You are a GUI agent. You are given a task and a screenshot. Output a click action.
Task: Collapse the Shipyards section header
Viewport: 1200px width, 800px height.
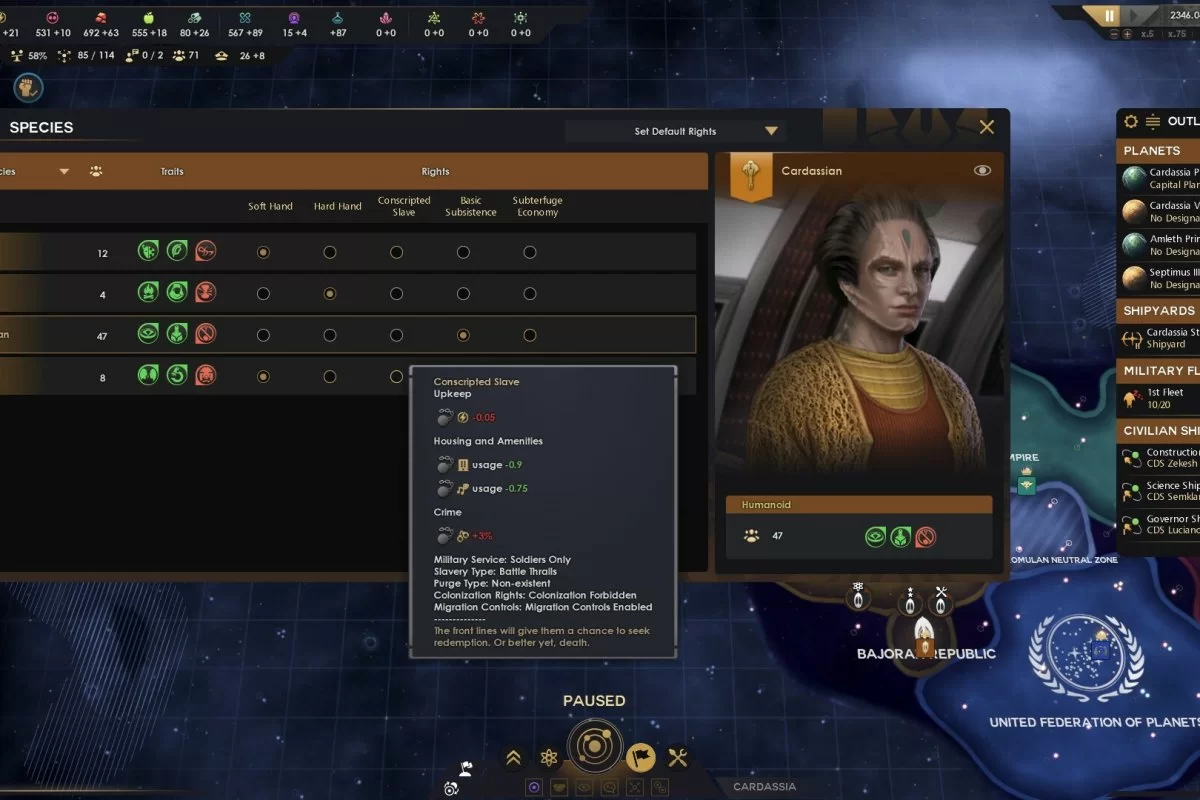pyautogui.click(x=1160, y=311)
